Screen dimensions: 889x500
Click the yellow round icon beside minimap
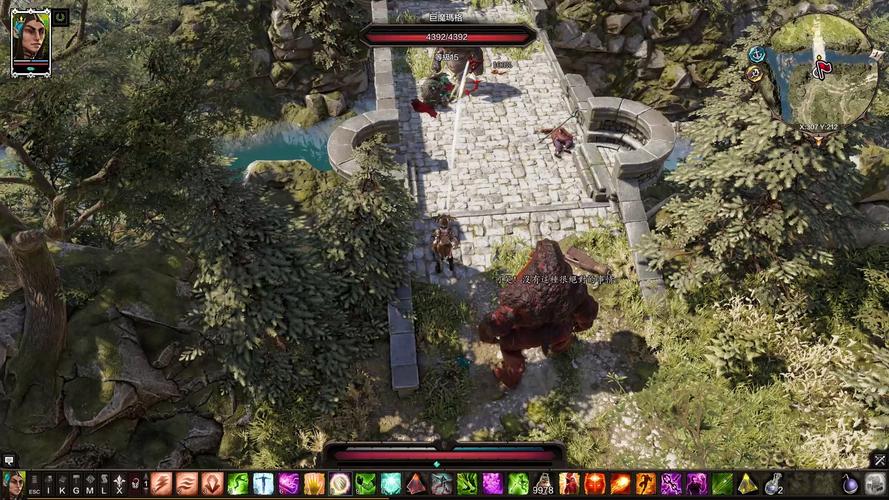755,73
